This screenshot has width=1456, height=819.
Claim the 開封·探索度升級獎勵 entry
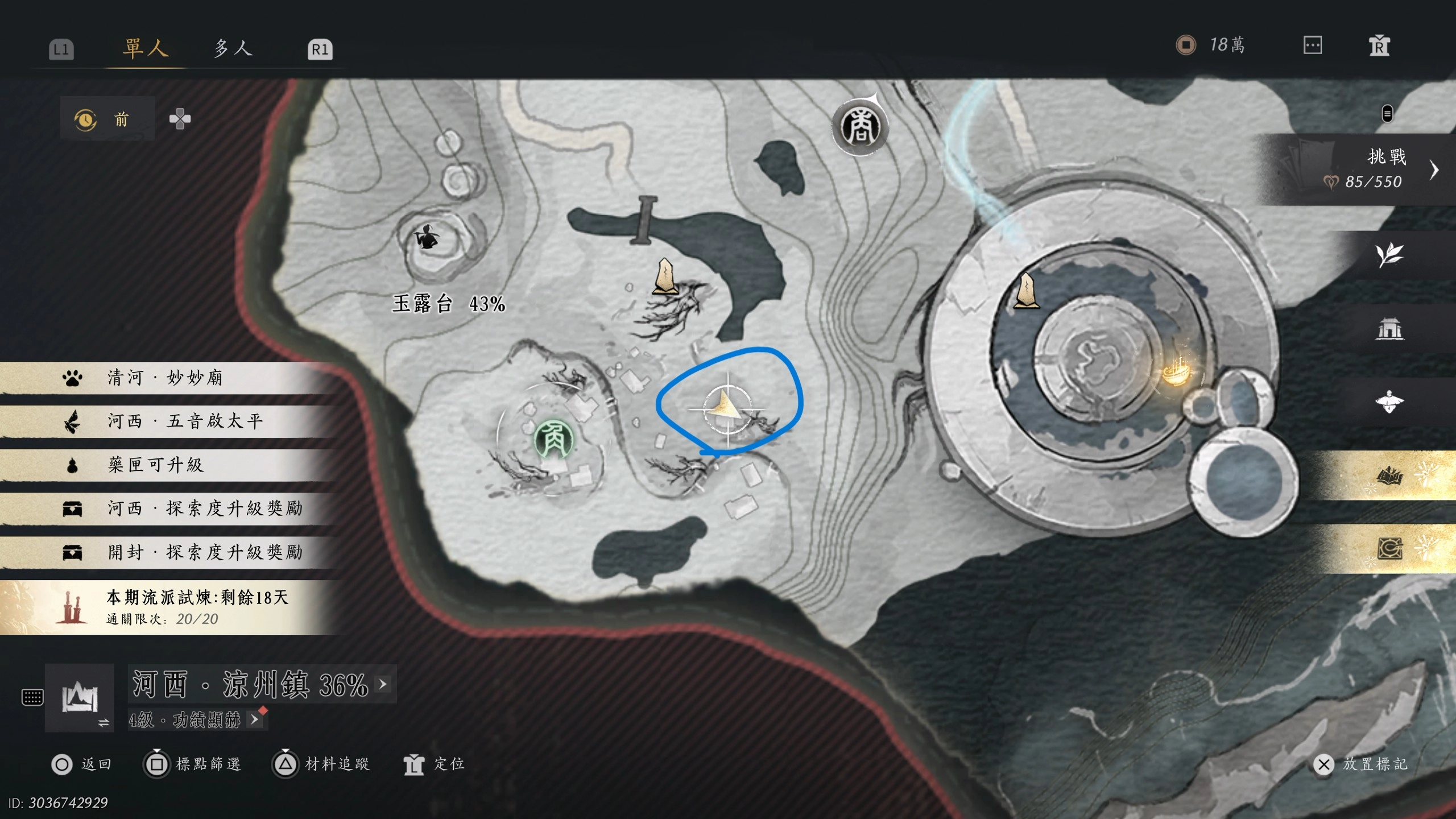point(205,552)
